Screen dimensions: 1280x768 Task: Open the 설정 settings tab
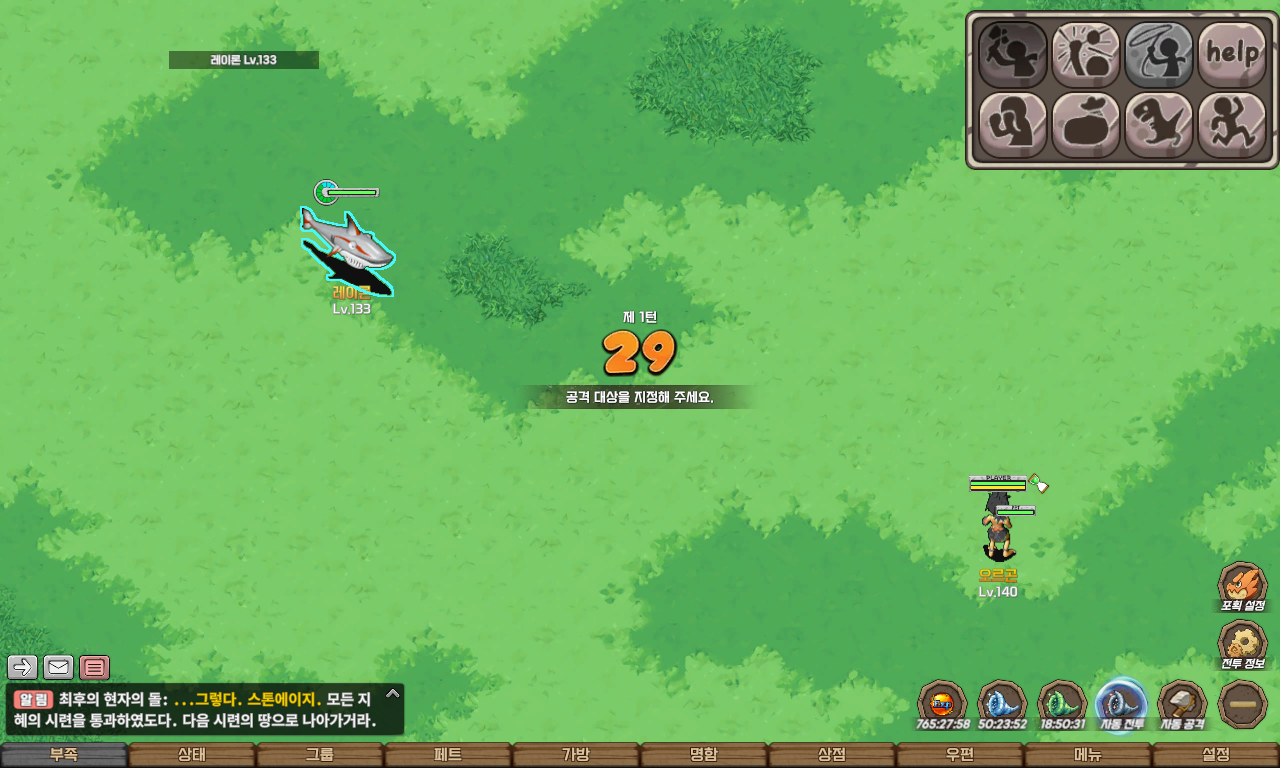(1216, 755)
